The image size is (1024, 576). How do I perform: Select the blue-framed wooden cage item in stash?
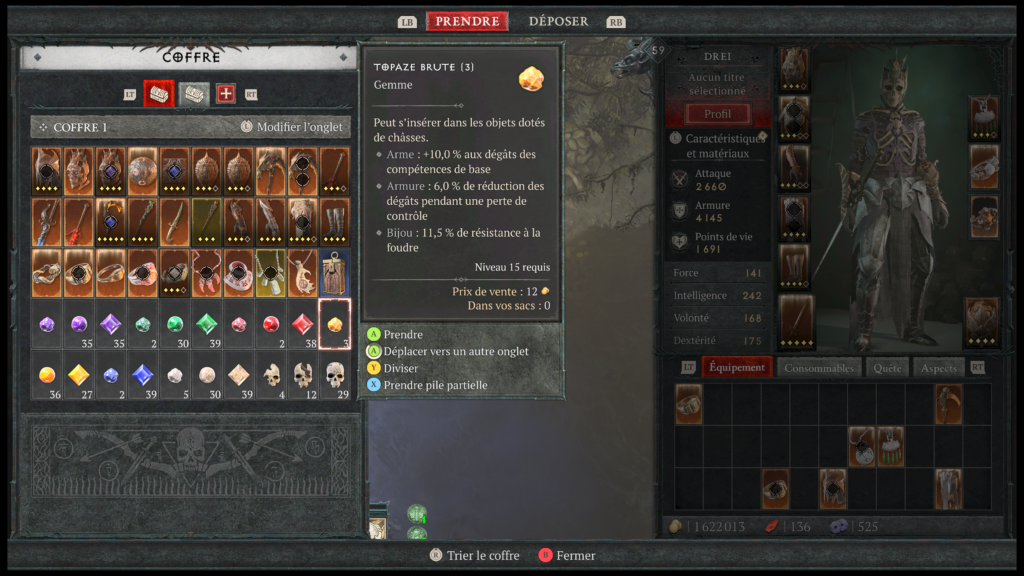click(335, 271)
